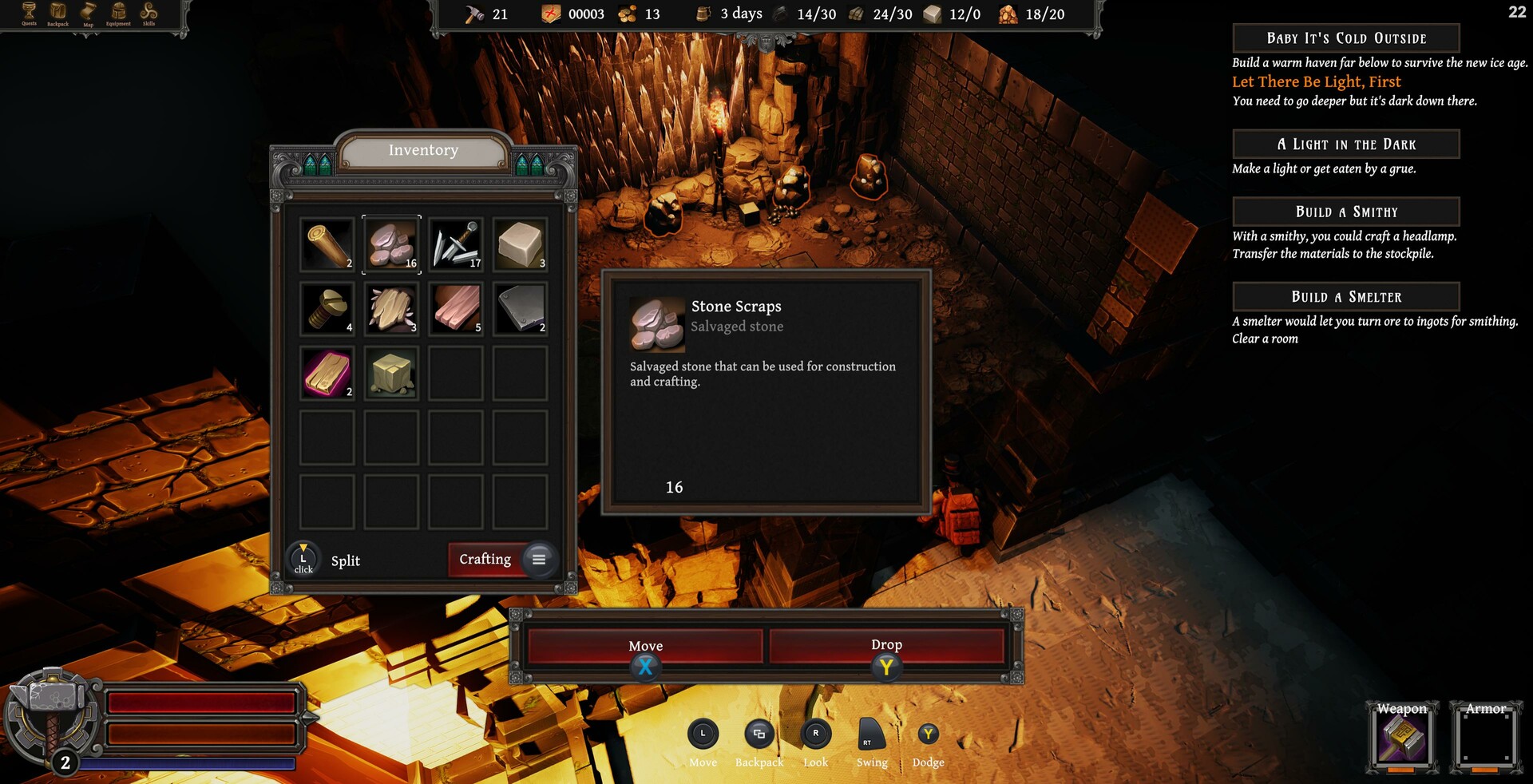This screenshot has height=784, width=1533.
Task: Click the Move action button
Action: pyautogui.click(x=645, y=646)
